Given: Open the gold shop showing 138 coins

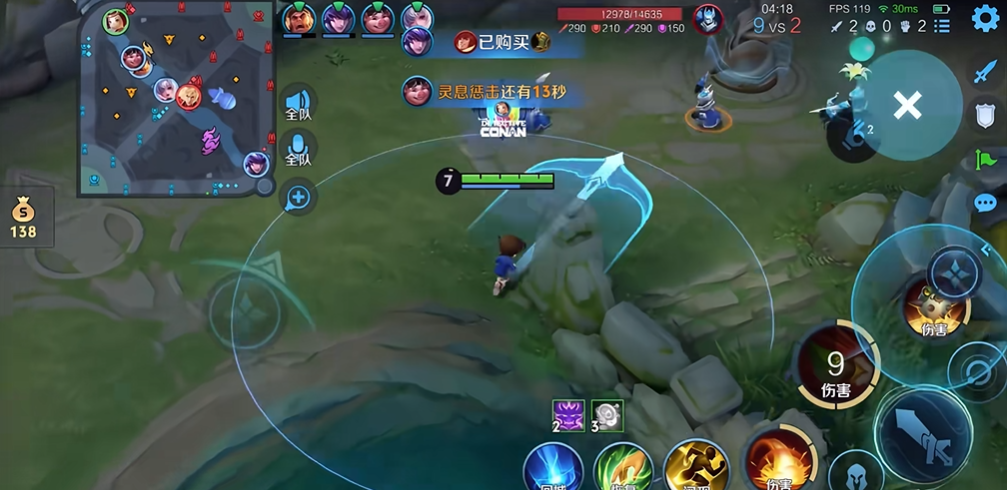Looking at the screenshot, I should (23, 218).
